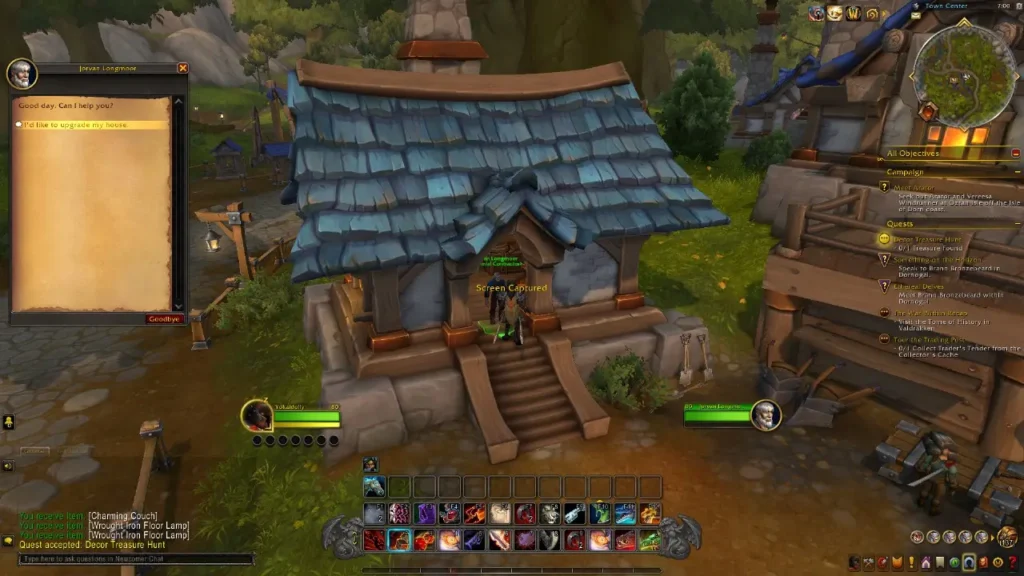1024x576 pixels.
Task: Use the highlighted blue-bordered ability
Action: click(400, 541)
